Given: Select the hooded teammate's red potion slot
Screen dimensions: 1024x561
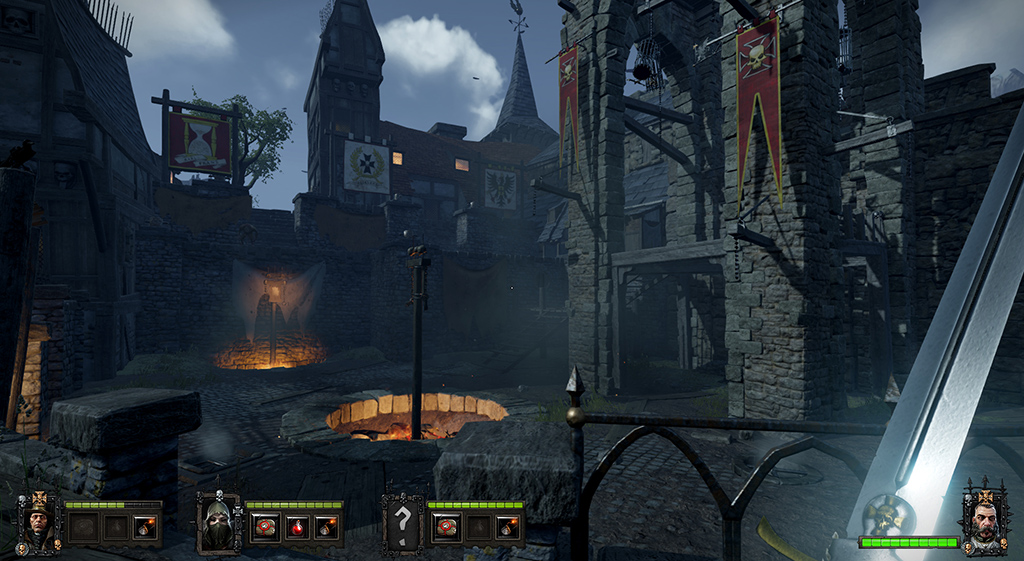Looking at the screenshot, I should (x=295, y=527).
